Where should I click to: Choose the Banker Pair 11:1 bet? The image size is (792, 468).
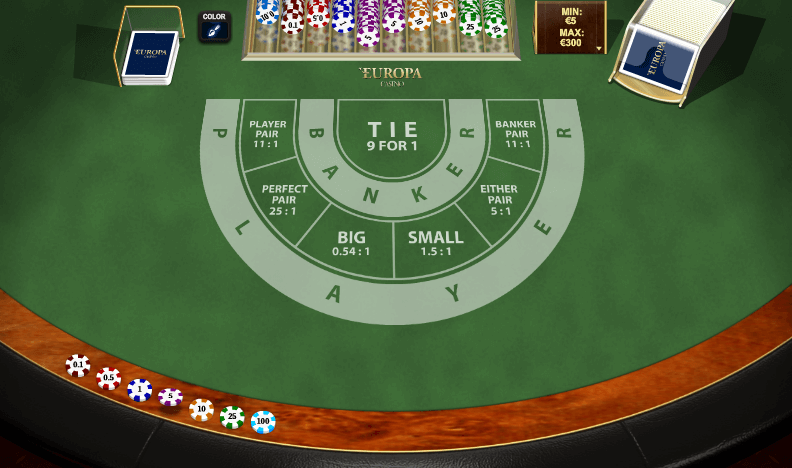point(517,135)
